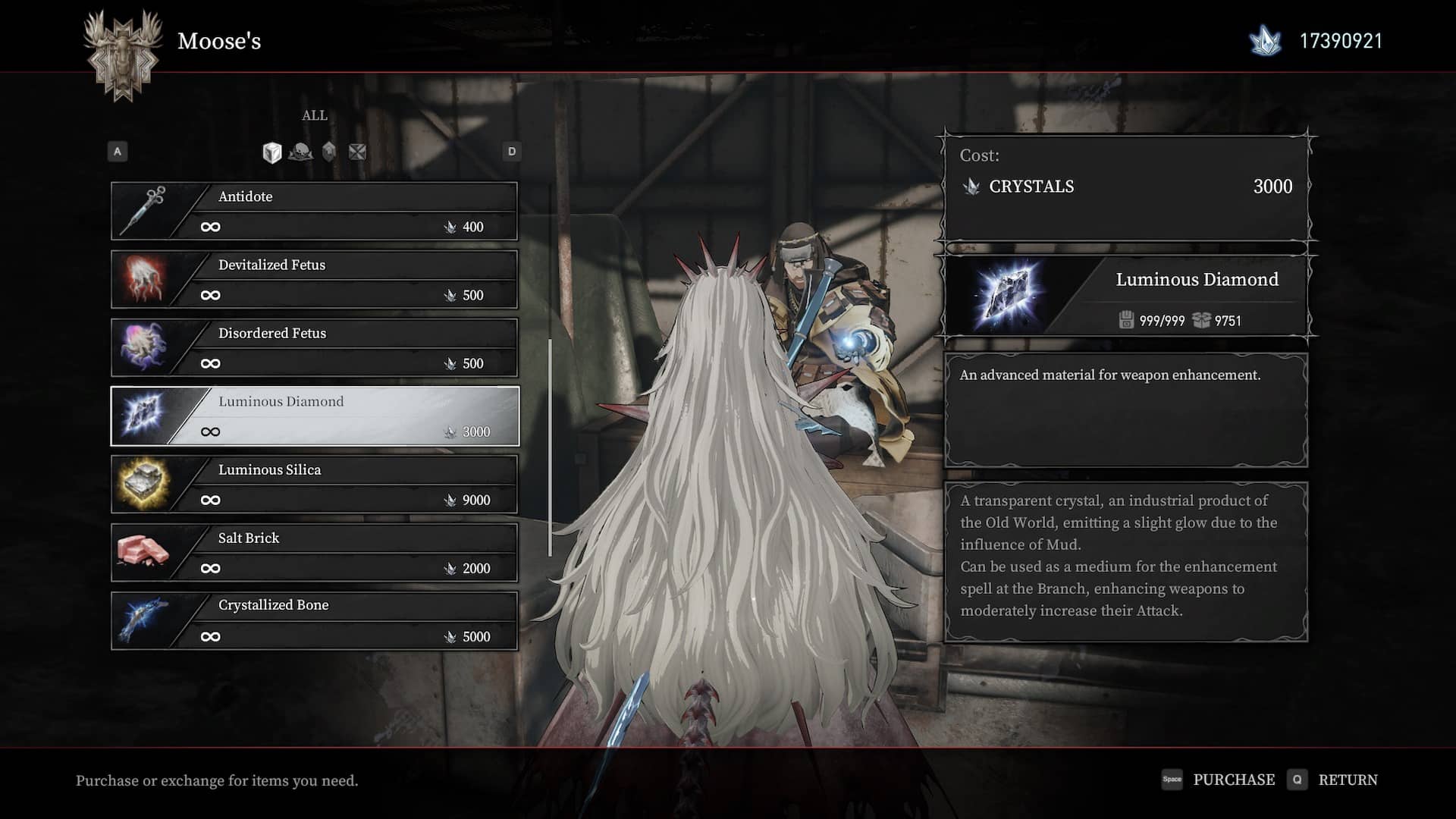Open the crossed-box shop category filter

coord(355,152)
